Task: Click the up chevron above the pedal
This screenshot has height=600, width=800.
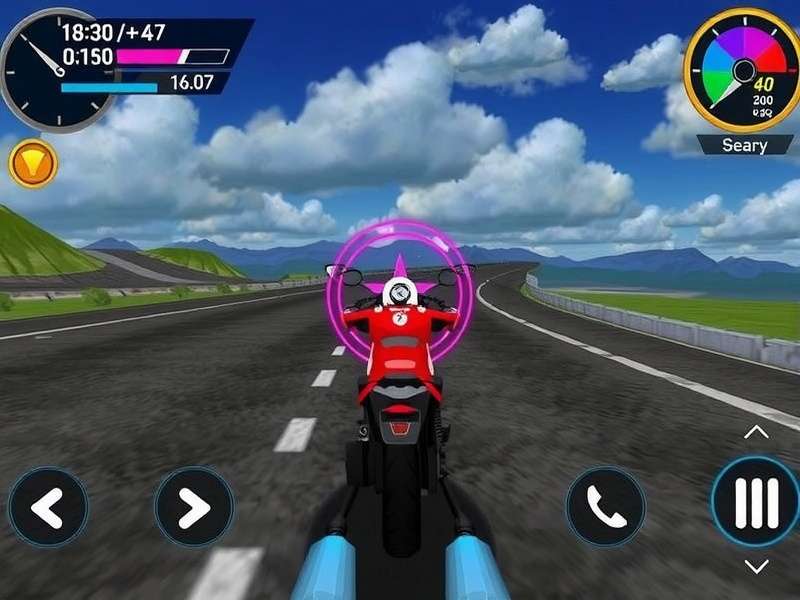Action: (x=757, y=432)
